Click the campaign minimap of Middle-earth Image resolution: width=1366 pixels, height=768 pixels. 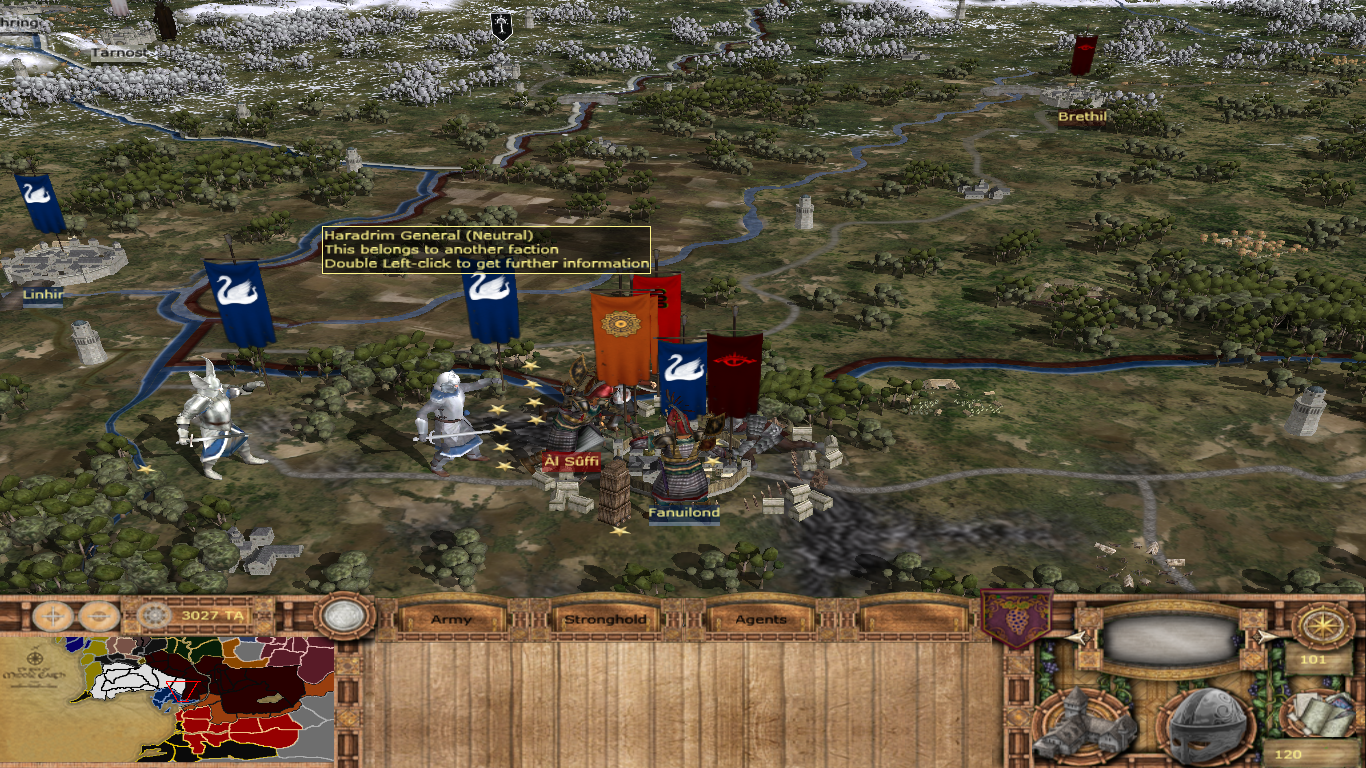click(x=167, y=699)
